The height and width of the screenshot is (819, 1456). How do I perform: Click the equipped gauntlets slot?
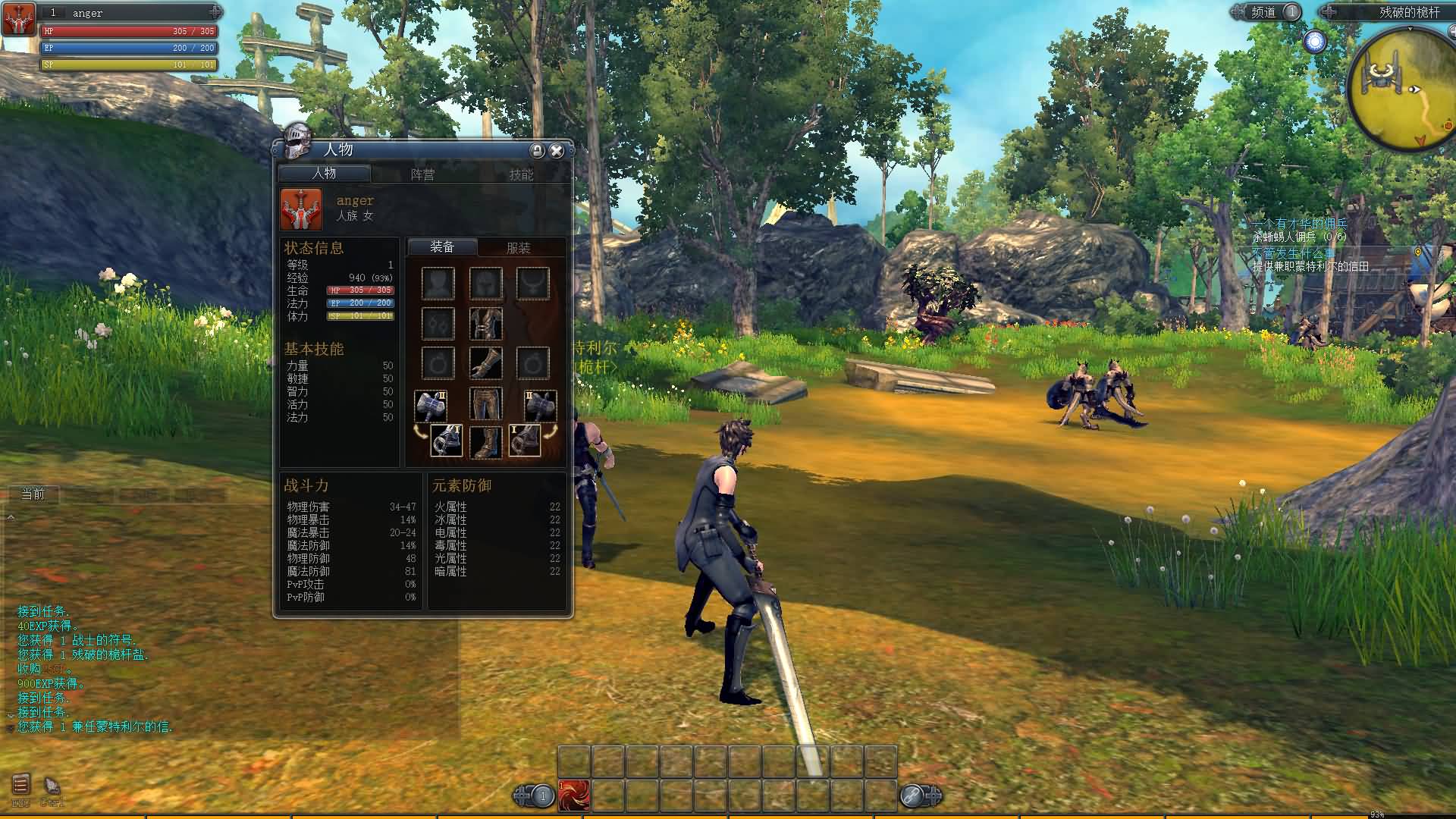pyautogui.click(x=485, y=364)
